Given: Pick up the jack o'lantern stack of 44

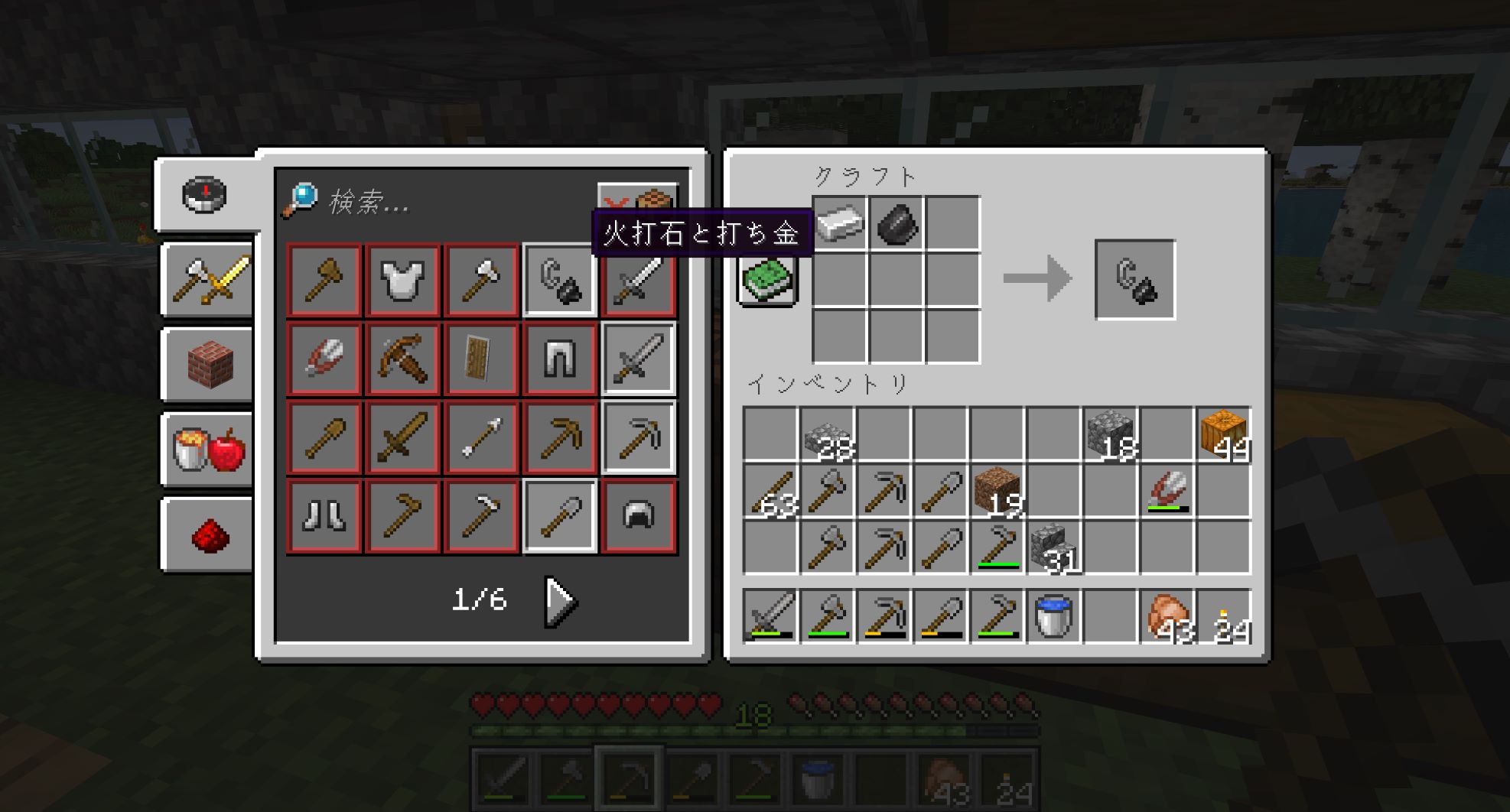Looking at the screenshot, I should [1224, 434].
